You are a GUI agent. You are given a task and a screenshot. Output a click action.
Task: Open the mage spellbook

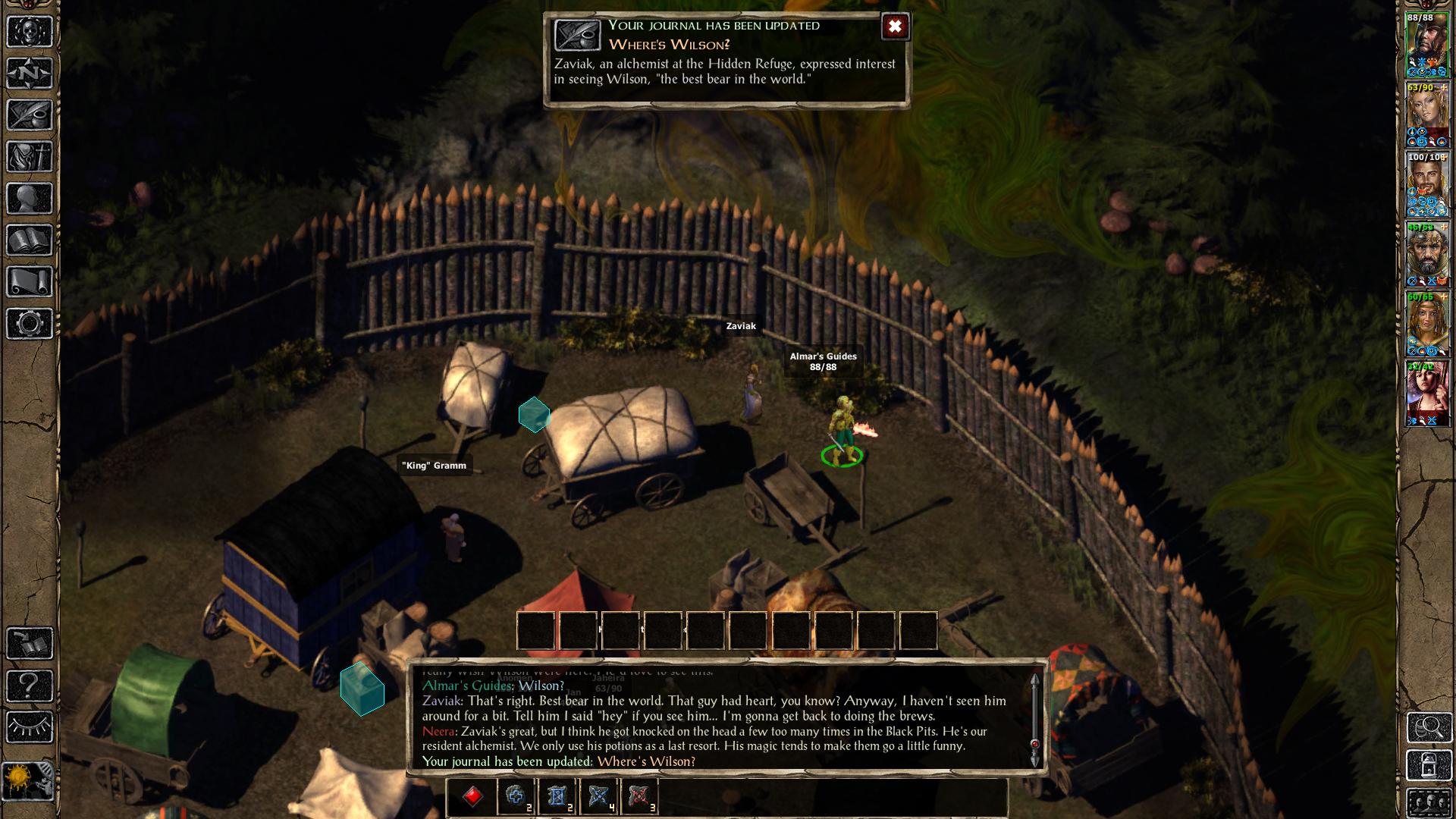click(30, 240)
